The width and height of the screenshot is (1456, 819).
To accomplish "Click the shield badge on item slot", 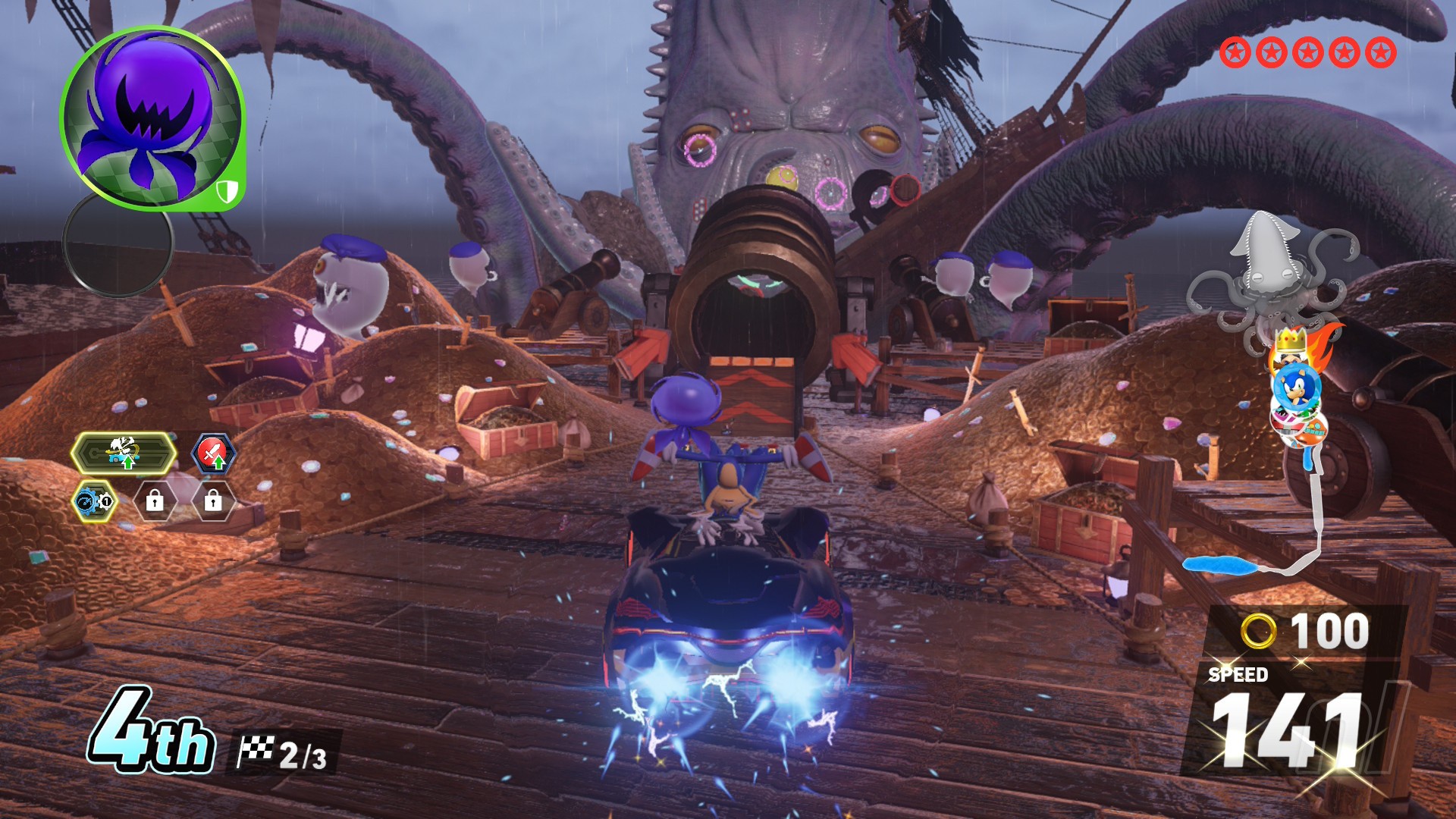I will click(x=227, y=191).
